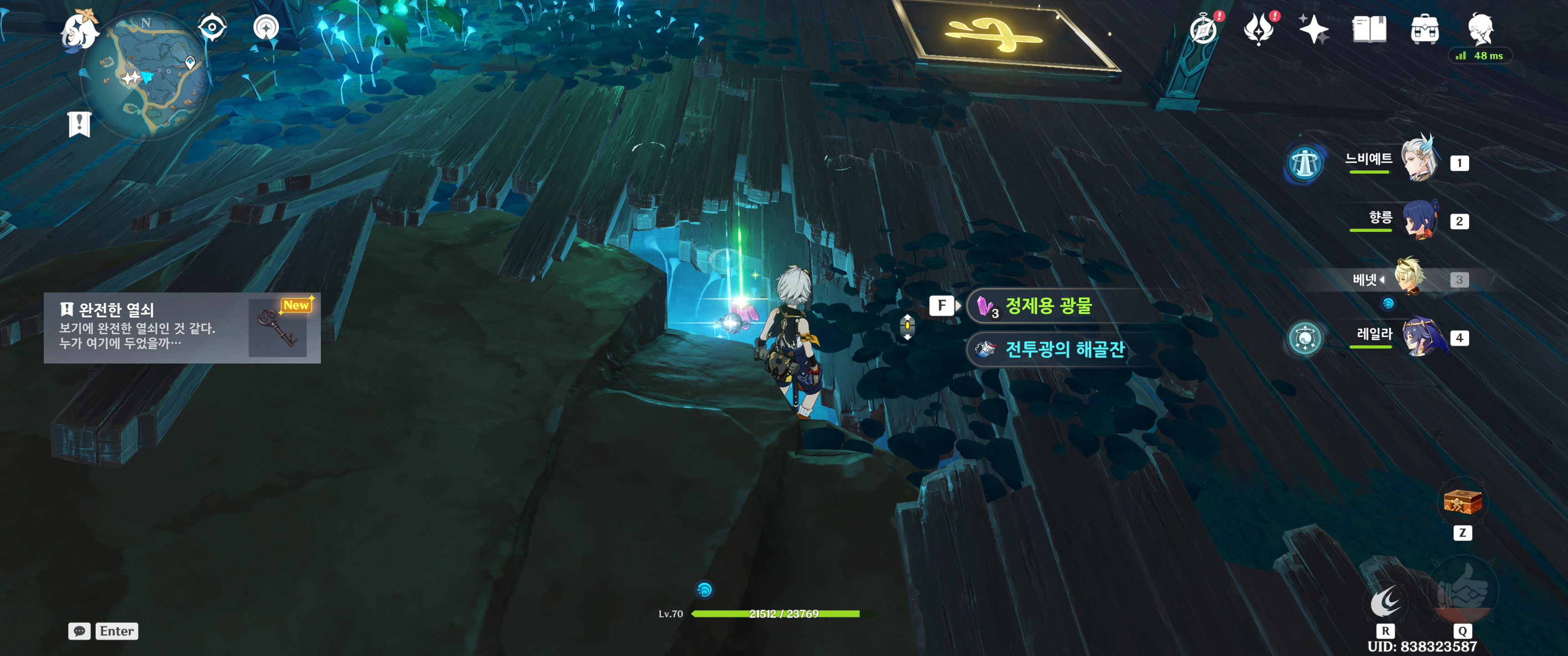The image size is (1568, 656).
Task: Toggle elemental sight eye icon
Action: tap(212, 27)
